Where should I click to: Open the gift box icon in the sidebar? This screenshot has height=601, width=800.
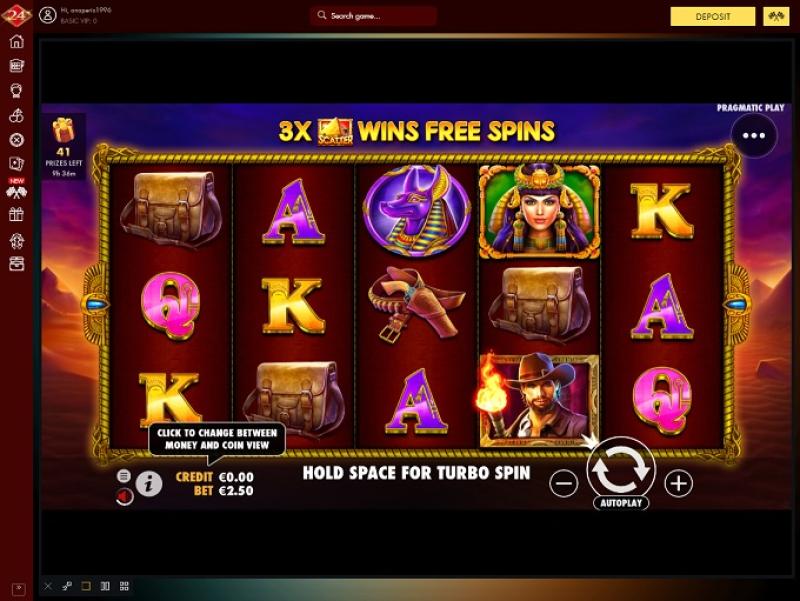pos(16,214)
